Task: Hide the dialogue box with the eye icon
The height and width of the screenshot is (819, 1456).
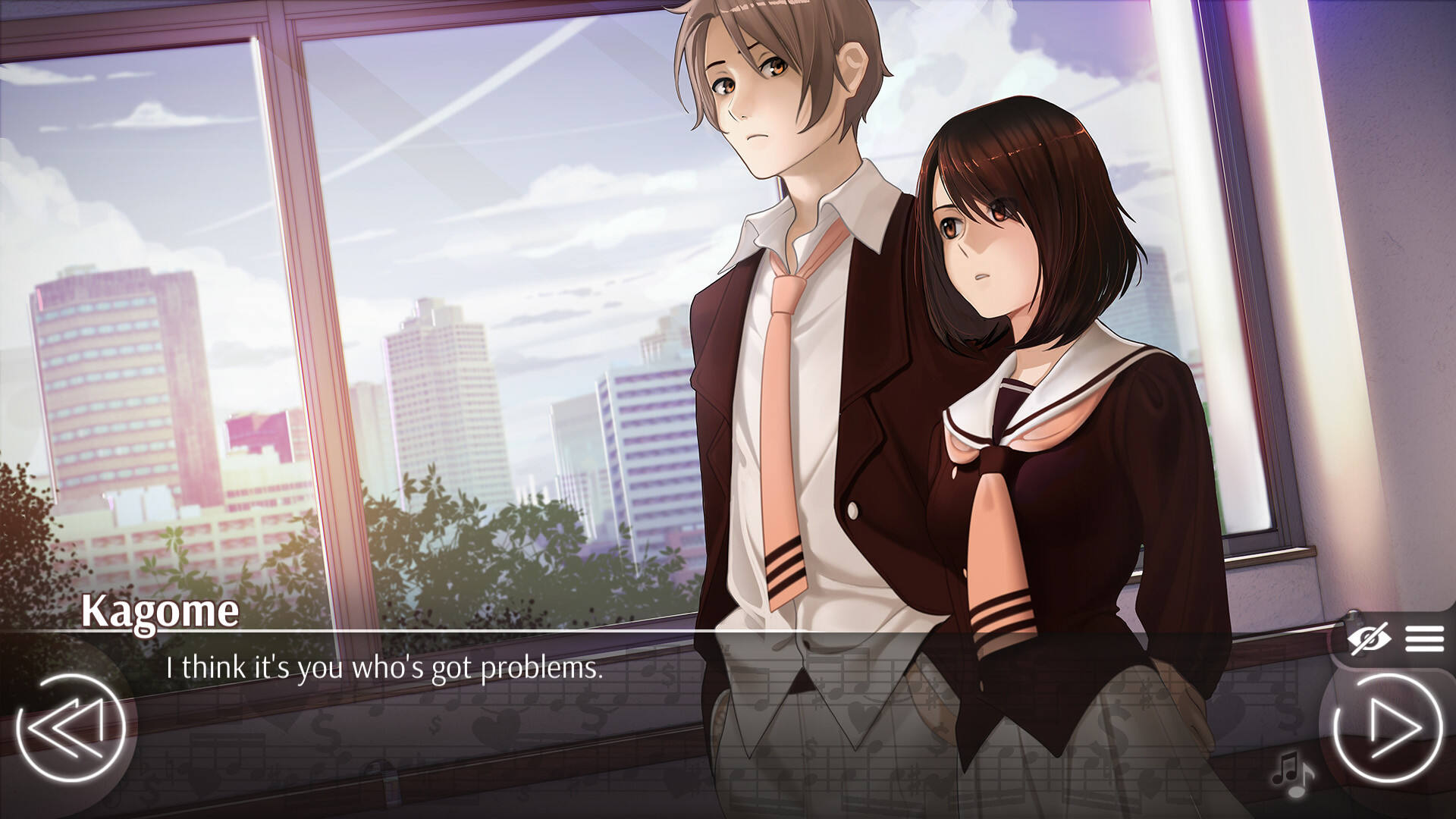Action: click(1369, 639)
